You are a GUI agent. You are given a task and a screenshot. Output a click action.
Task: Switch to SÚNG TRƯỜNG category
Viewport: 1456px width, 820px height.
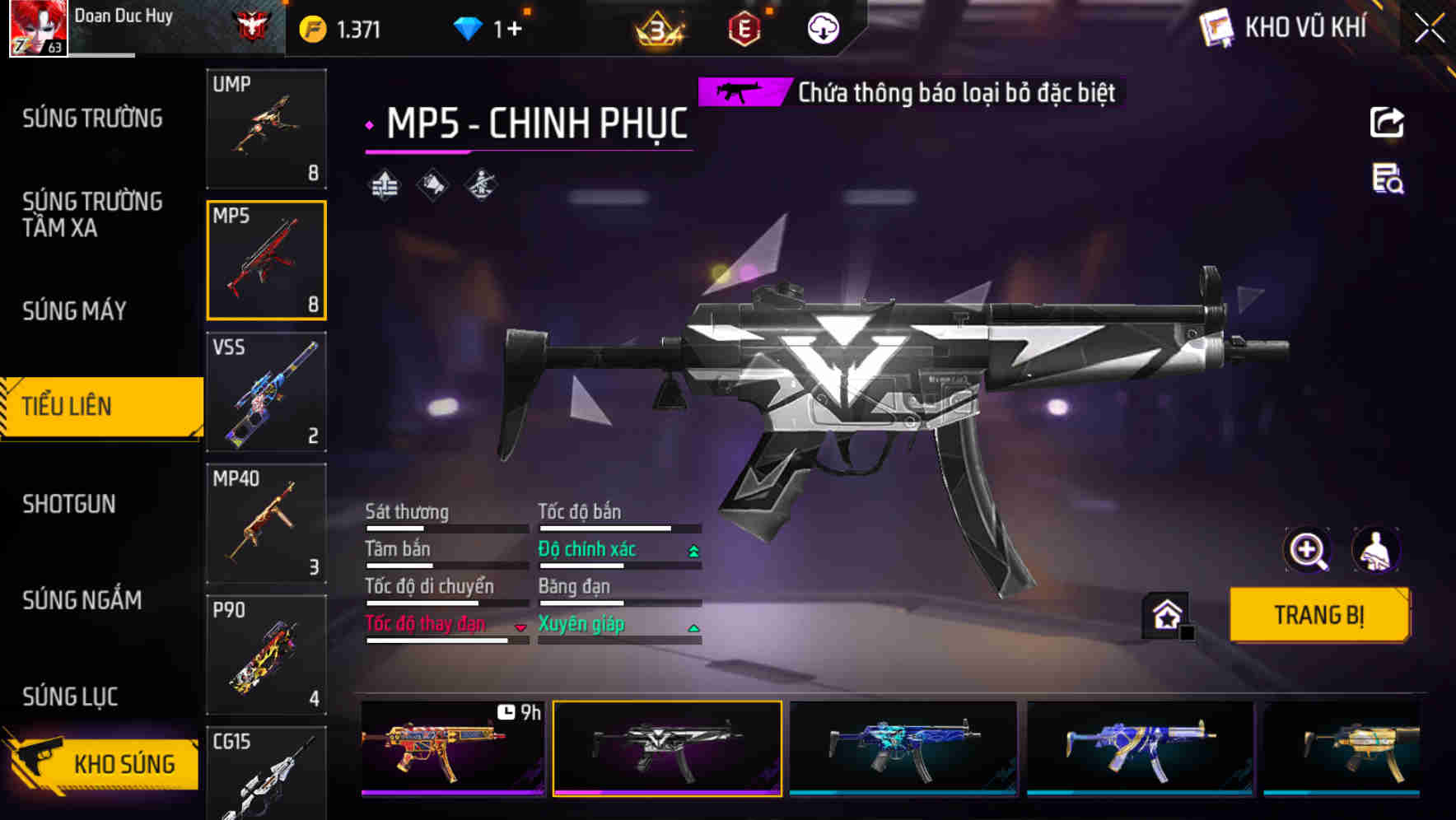pos(92,119)
